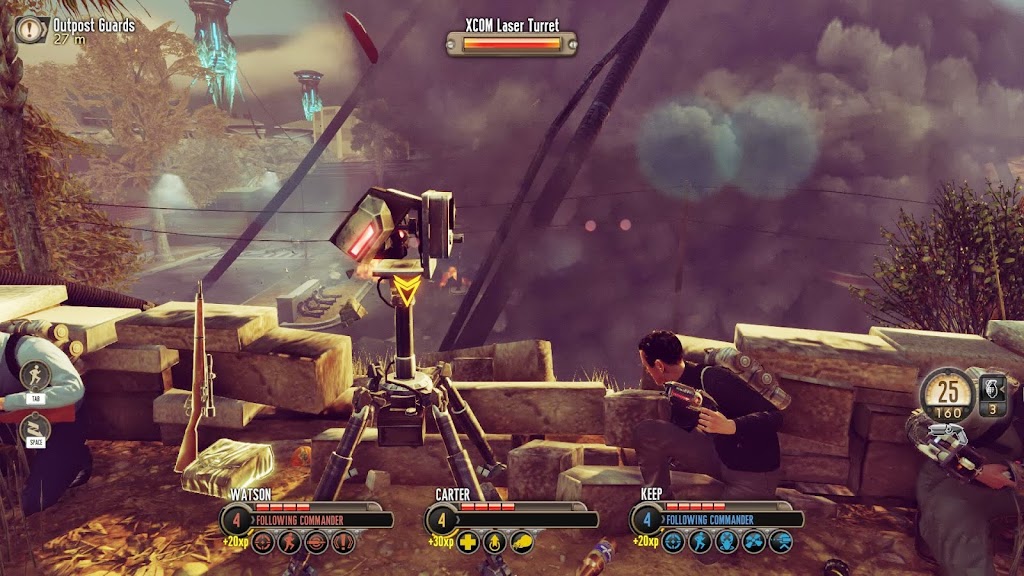Select Carter's level 4 squad badge

[441, 520]
